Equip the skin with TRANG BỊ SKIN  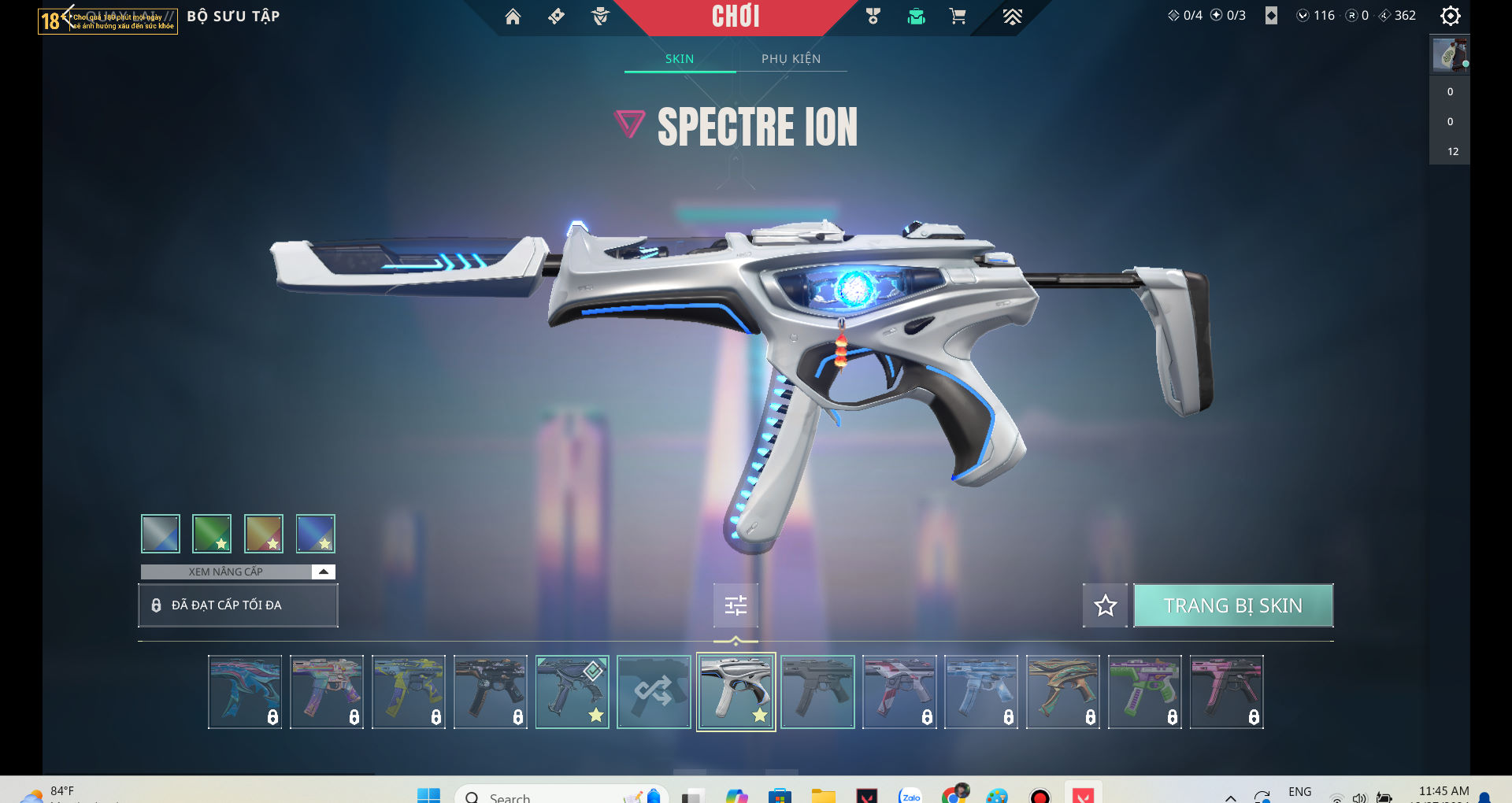coord(1232,605)
